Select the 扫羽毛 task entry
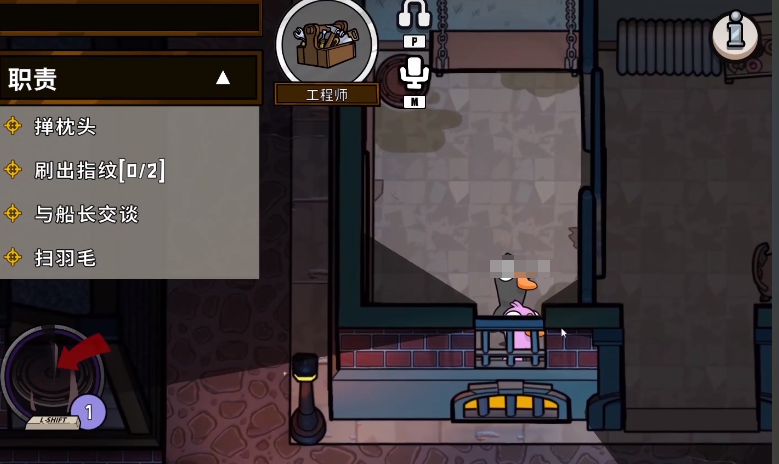The height and width of the screenshot is (464, 779). [66, 258]
